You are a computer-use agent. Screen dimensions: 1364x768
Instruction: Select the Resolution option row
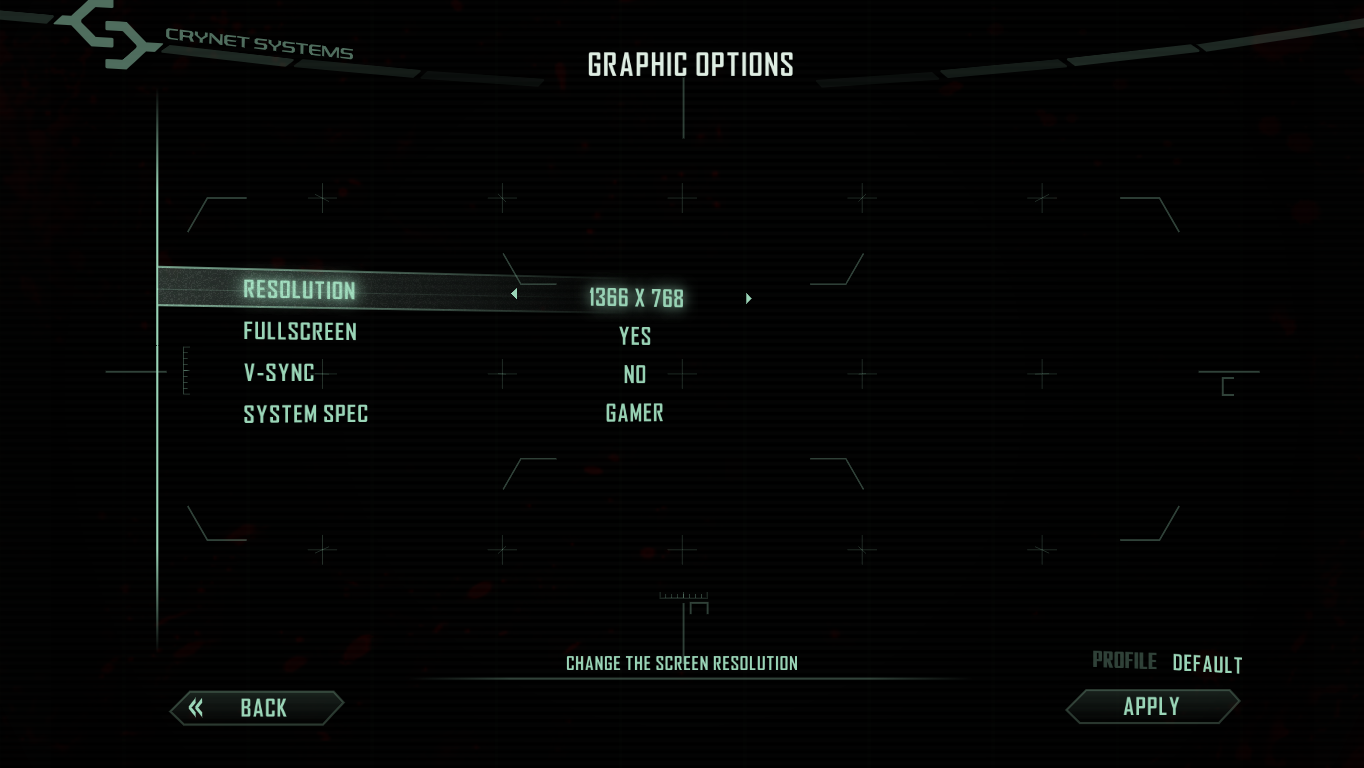point(299,290)
